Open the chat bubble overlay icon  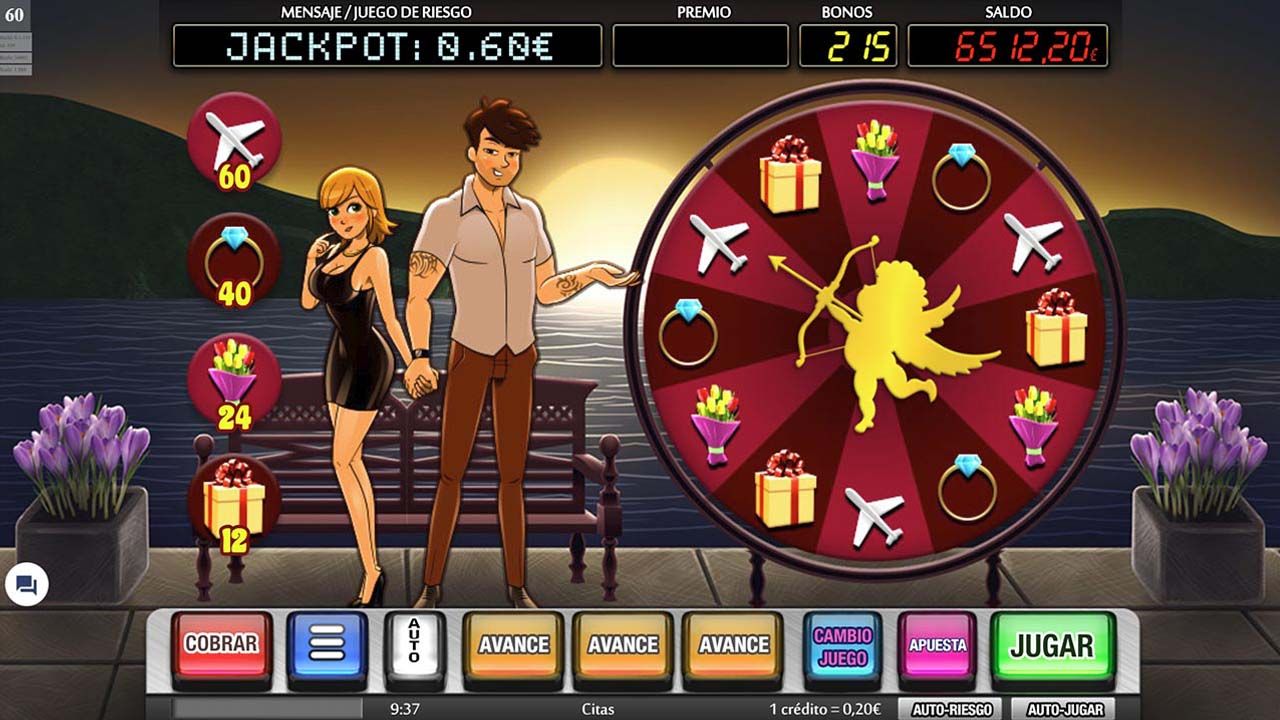(x=27, y=585)
